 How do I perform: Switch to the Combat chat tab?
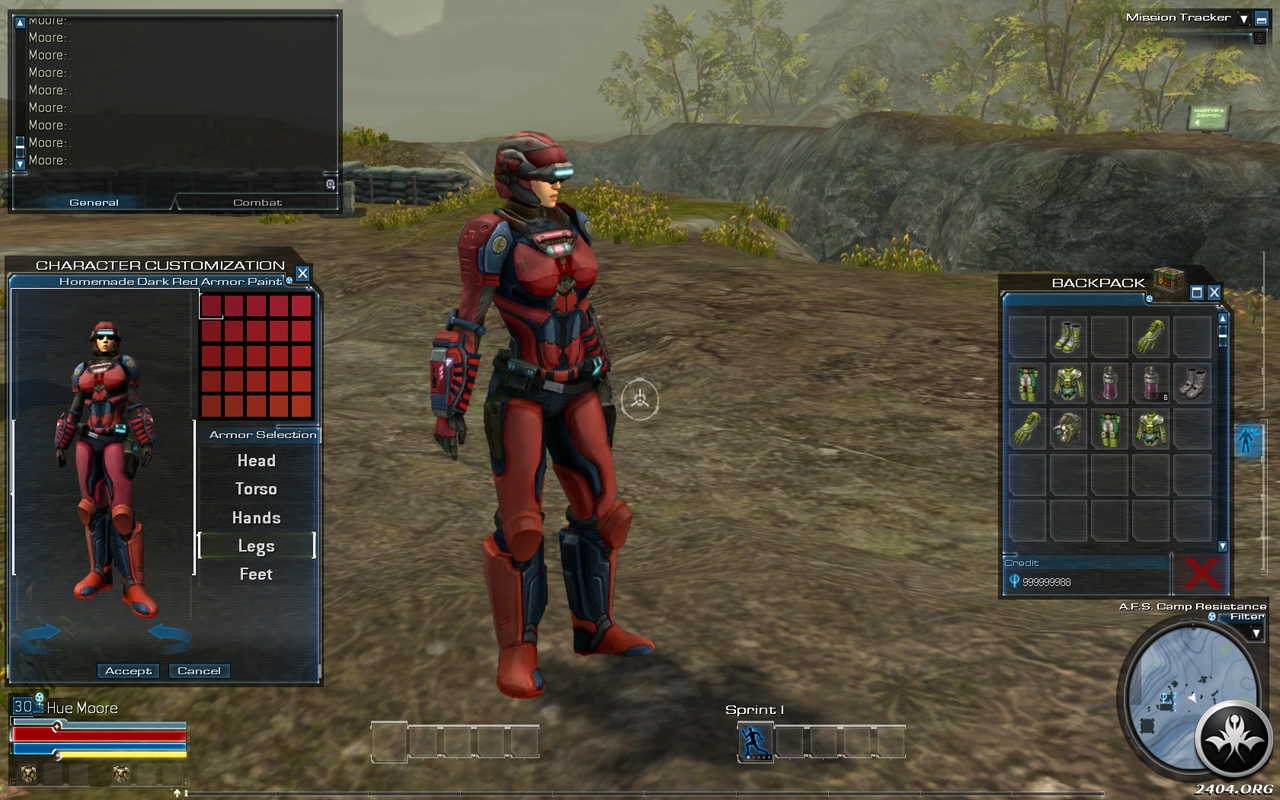click(x=258, y=203)
